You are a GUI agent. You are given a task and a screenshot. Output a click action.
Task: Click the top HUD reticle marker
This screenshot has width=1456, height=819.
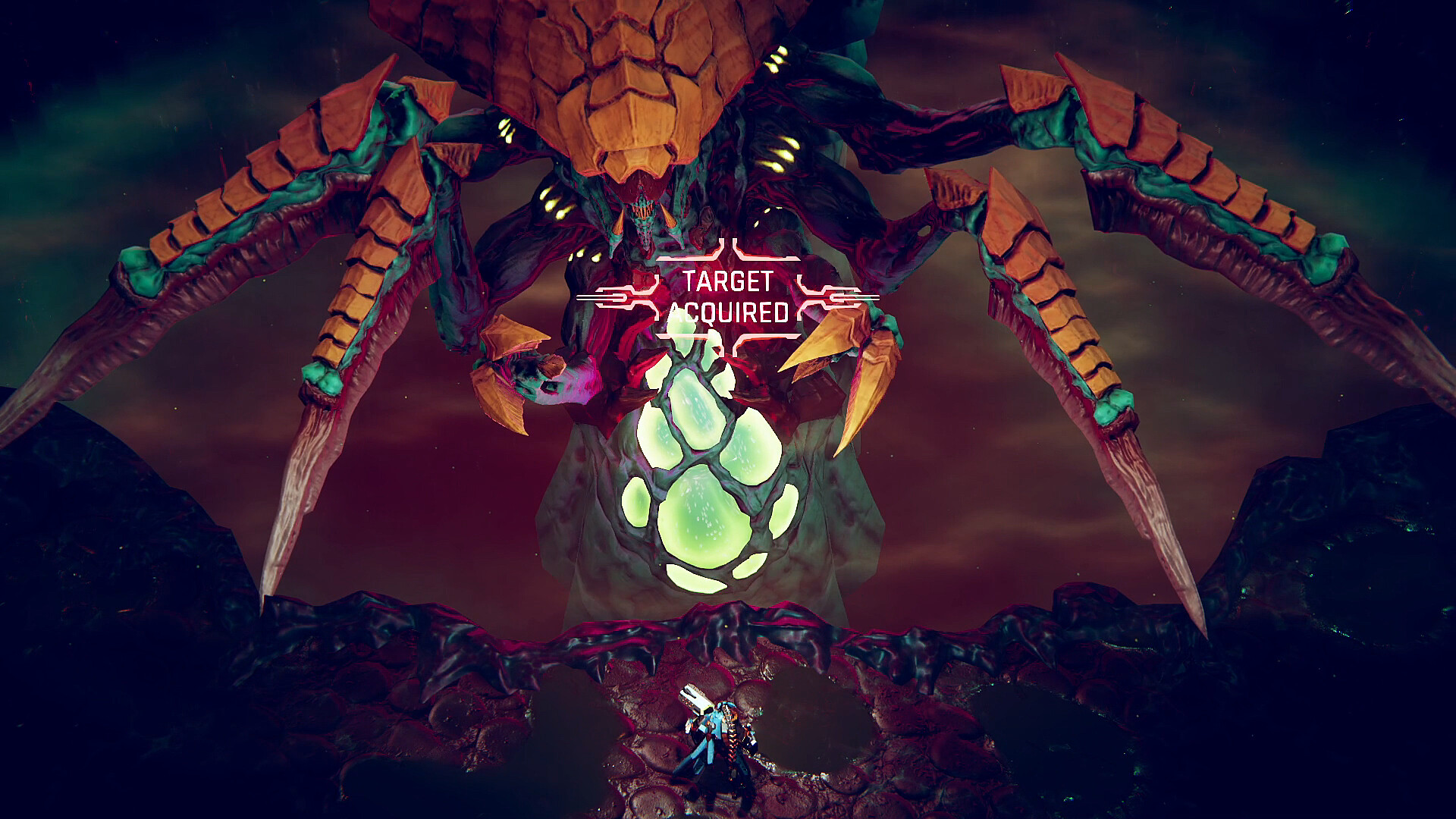728,250
